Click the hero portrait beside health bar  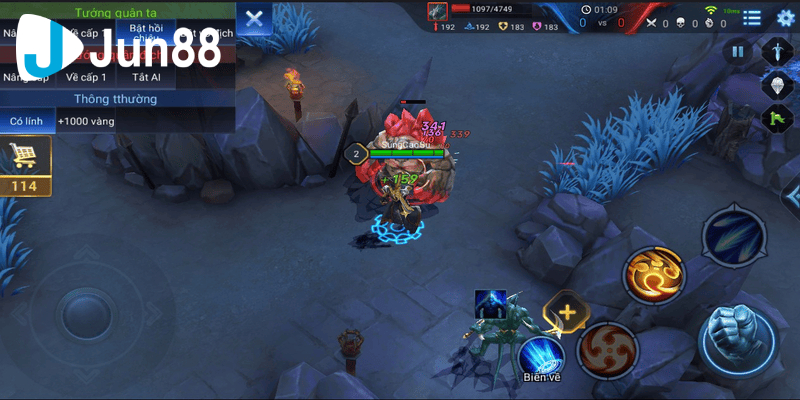437,10
